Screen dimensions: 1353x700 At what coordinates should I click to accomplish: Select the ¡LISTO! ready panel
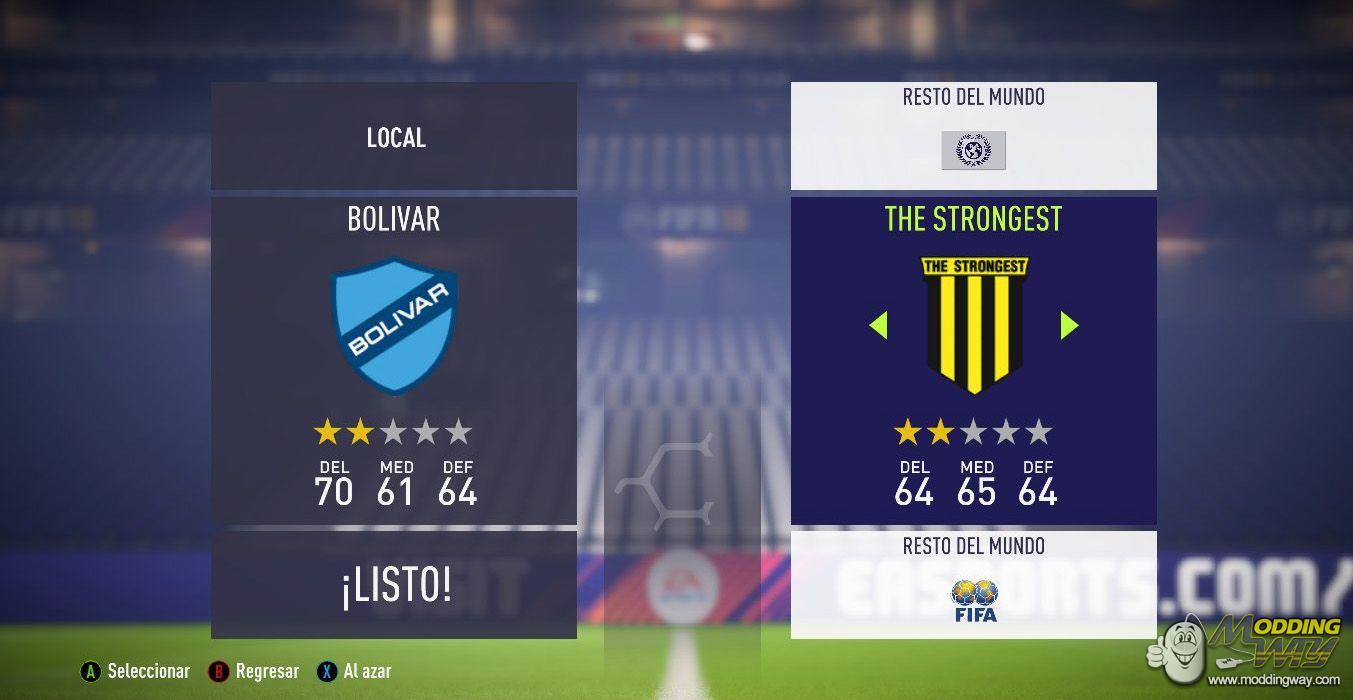[394, 586]
